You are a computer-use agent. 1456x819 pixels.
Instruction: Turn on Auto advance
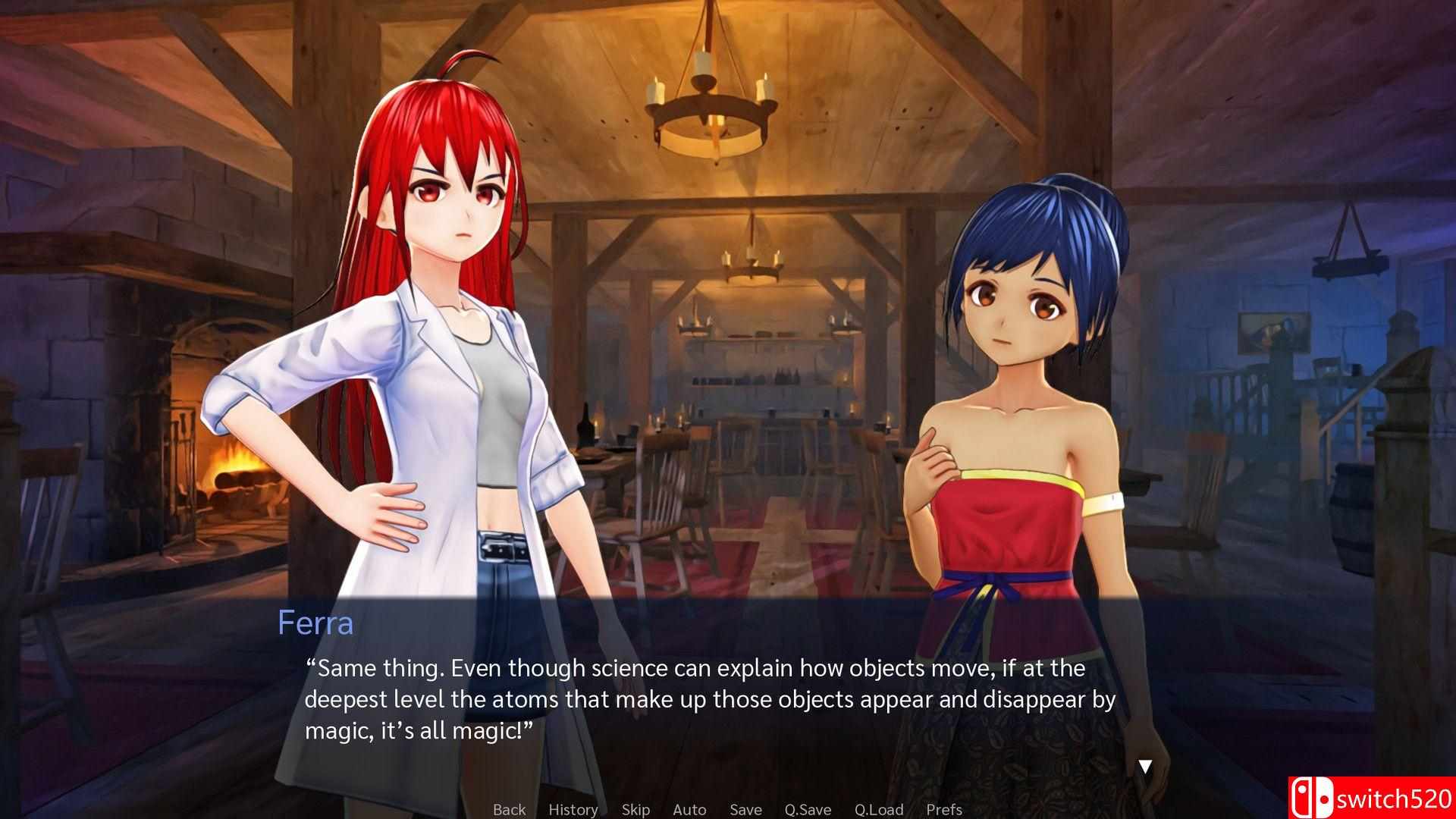(x=689, y=809)
